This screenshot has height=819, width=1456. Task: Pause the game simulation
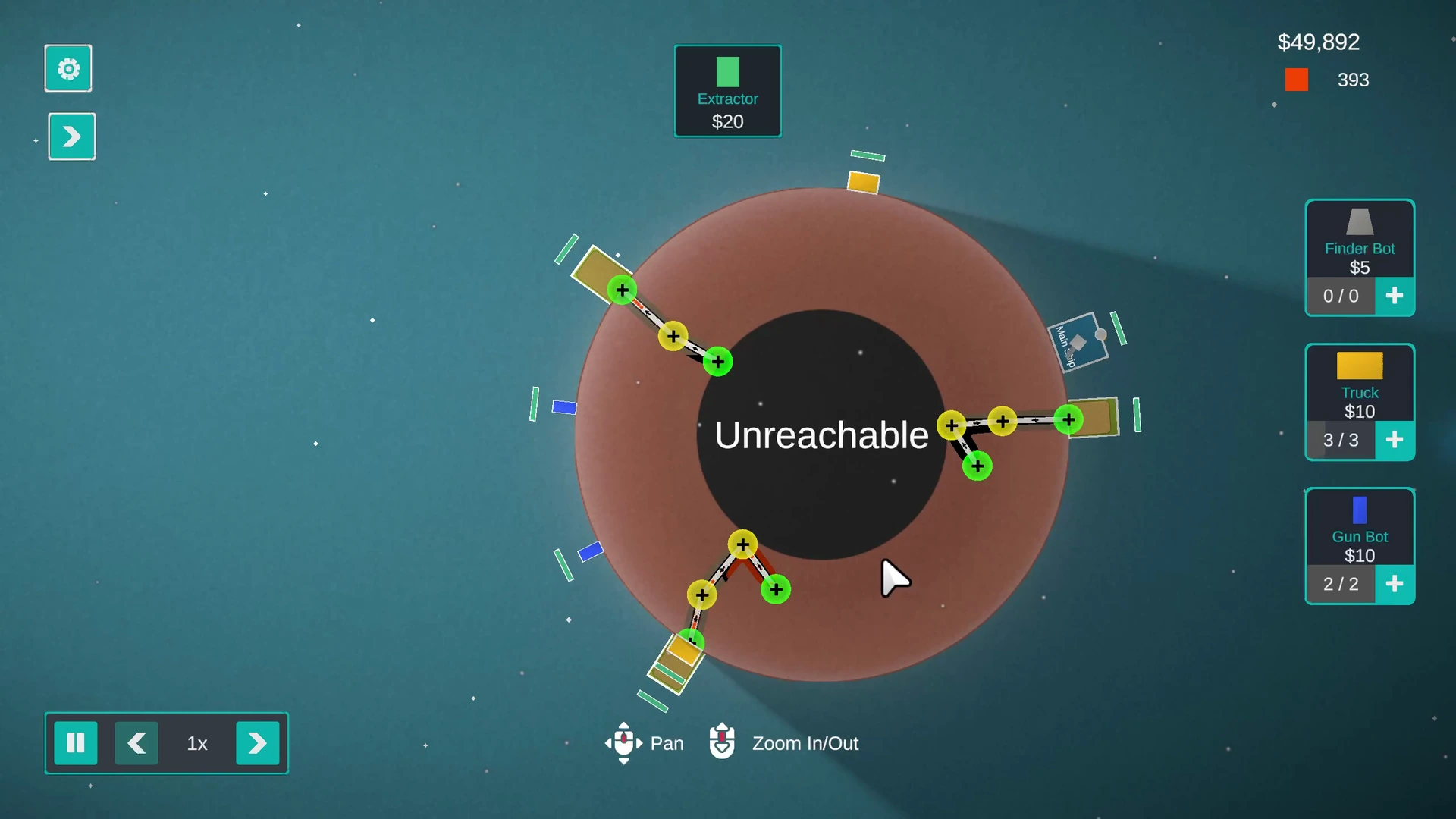click(76, 743)
